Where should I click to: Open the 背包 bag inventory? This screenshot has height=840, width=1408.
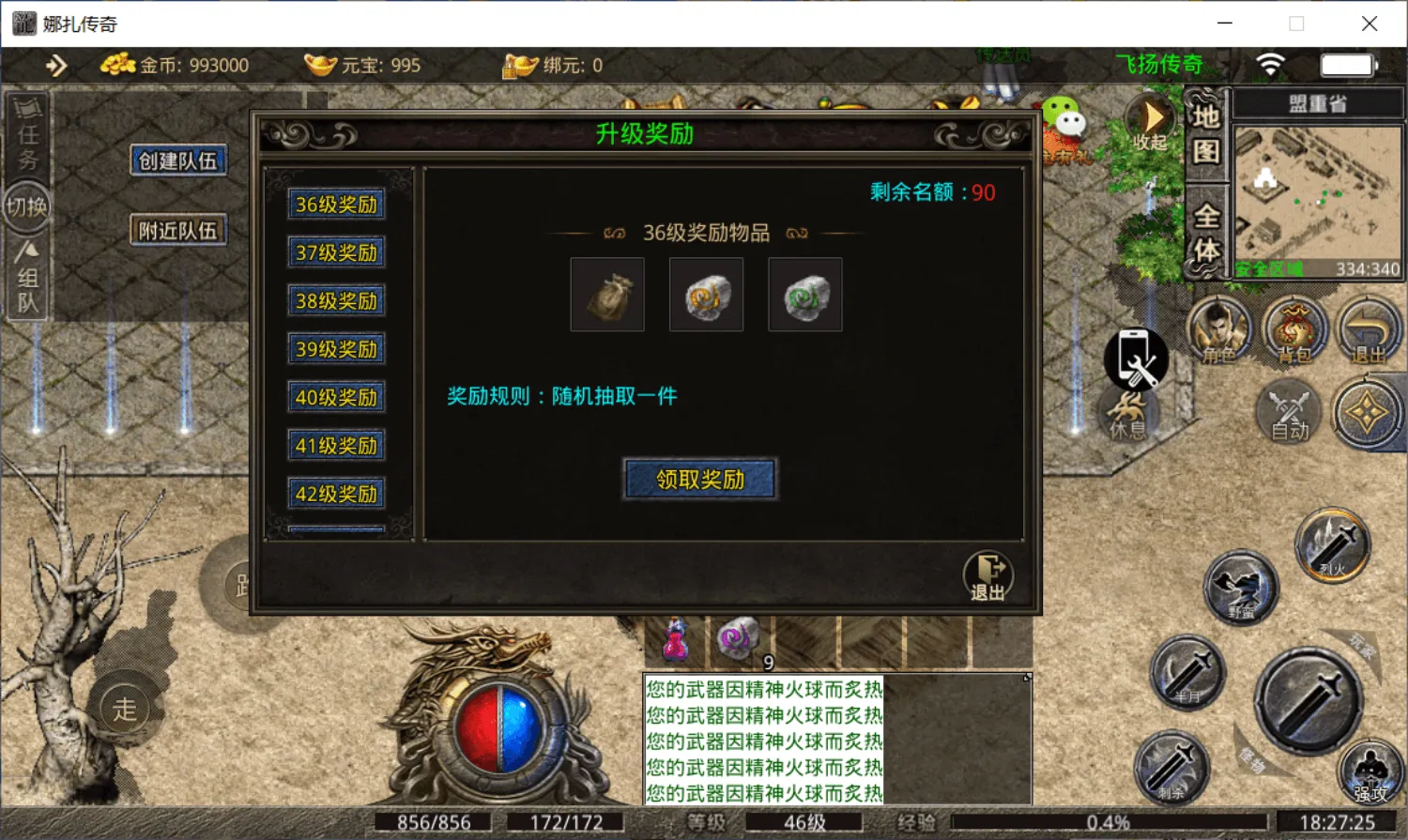click(x=1294, y=330)
